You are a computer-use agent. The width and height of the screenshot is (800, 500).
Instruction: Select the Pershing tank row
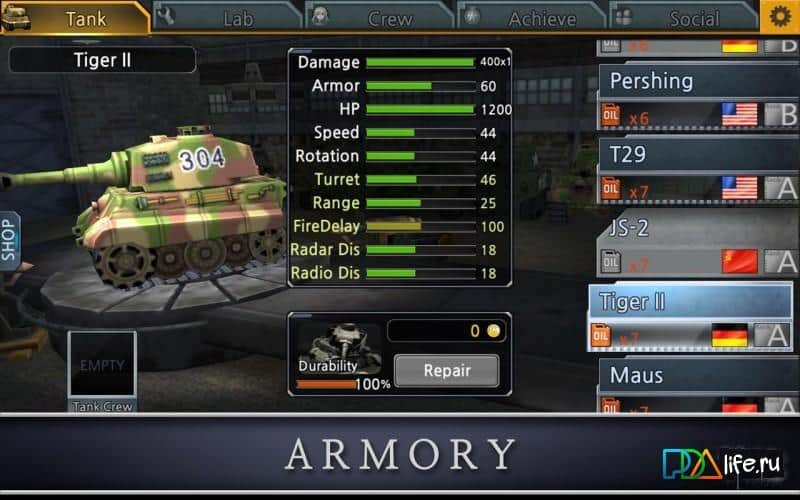[696, 97]
